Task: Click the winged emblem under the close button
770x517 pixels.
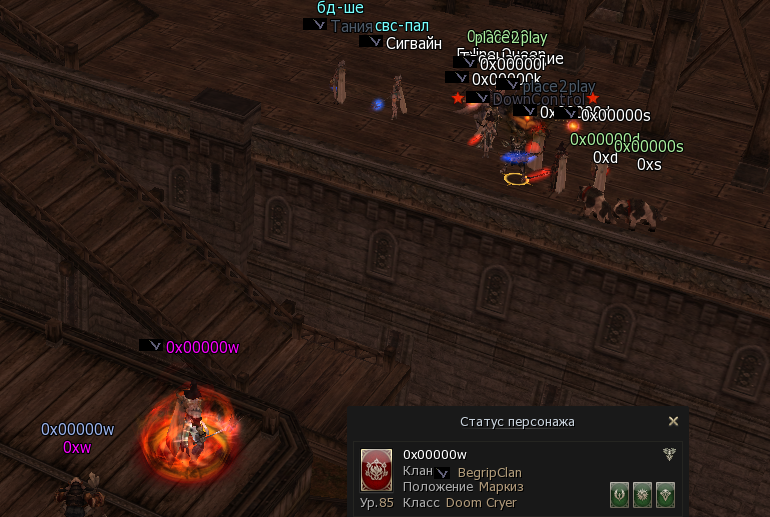Action: click(x=668, y=455)
